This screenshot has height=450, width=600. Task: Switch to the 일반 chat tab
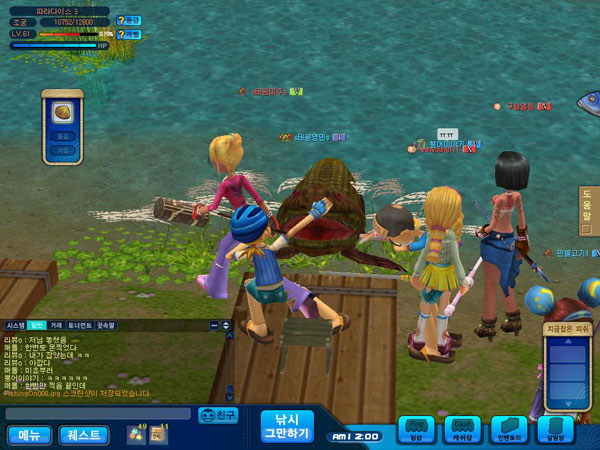36,325
